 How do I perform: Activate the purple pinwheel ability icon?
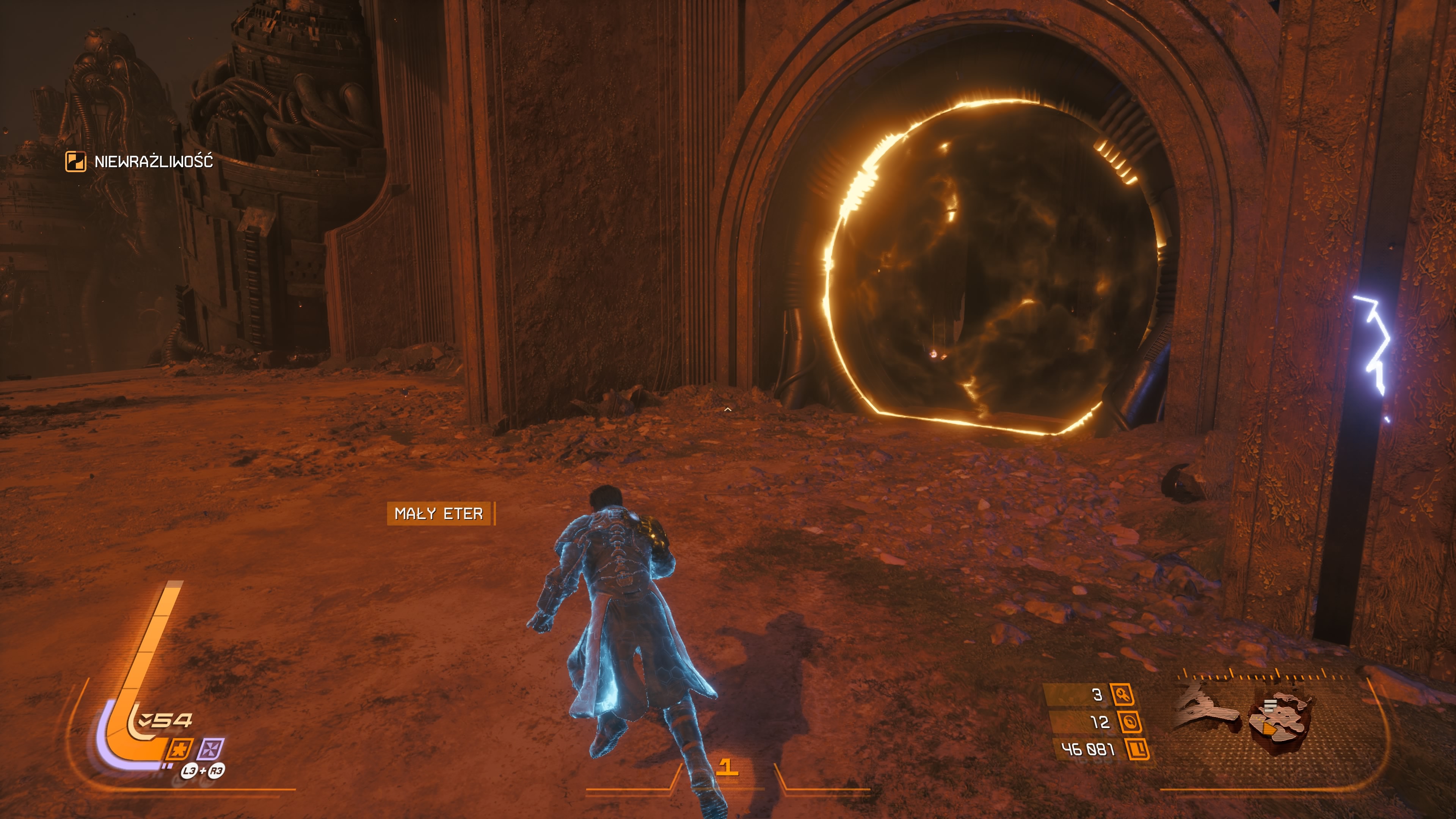tap(210, 750)
